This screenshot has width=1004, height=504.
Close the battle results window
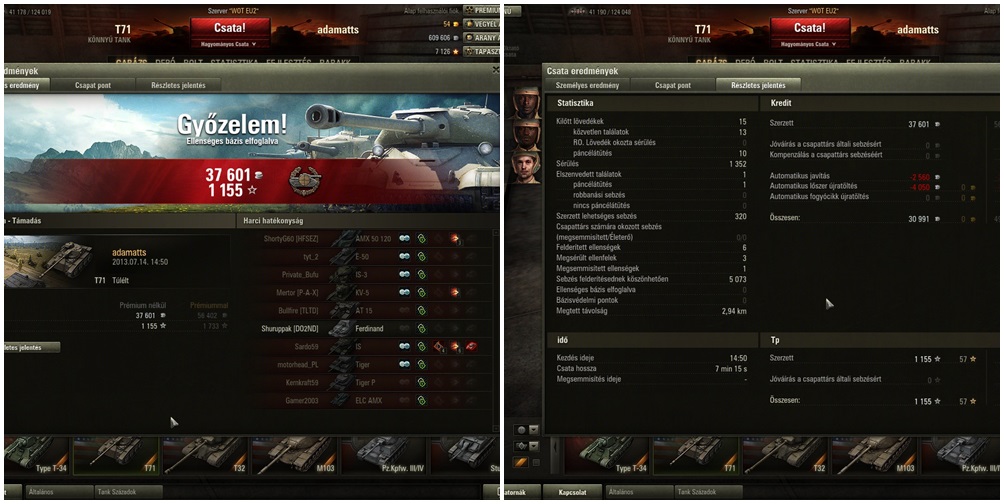(x=496, y=70)
